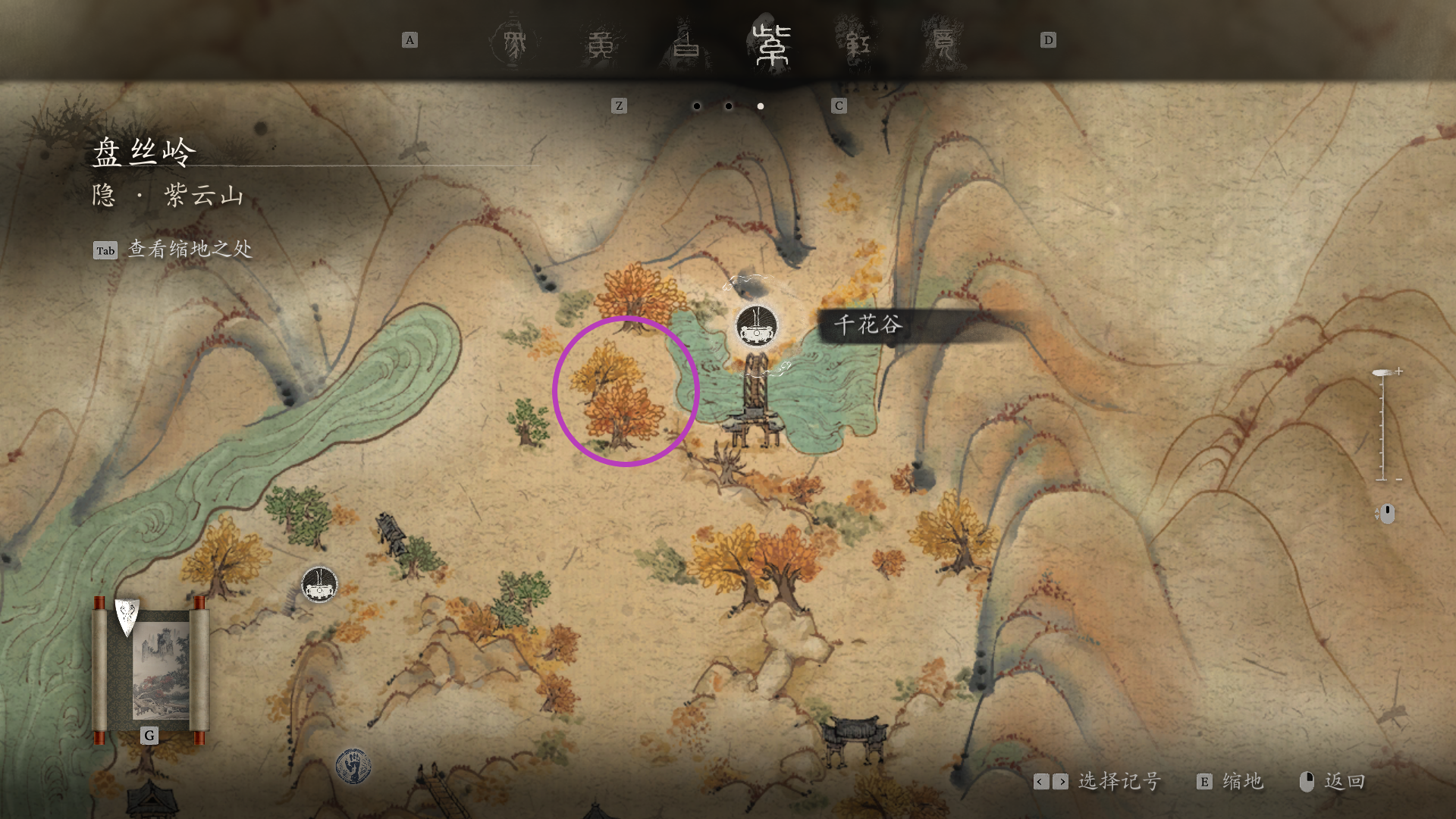The width and height of the screenshot is (1456, 819).
Task: Select the first map page dot
Action: [x=697, y=106]
